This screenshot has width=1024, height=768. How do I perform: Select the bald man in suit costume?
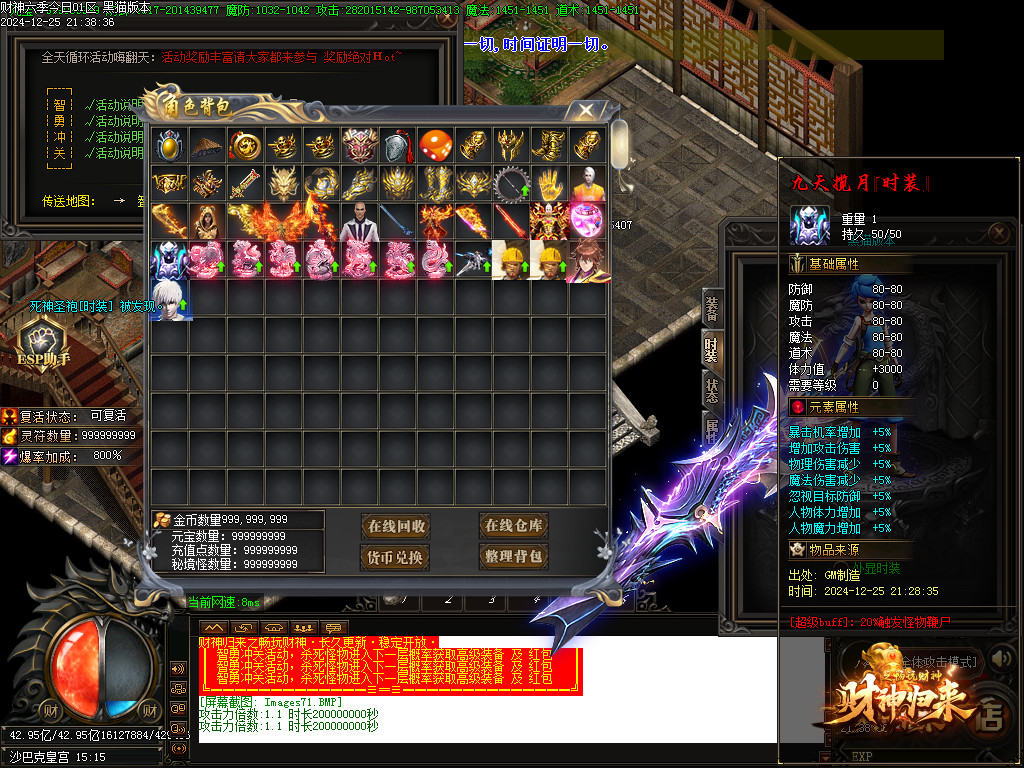tap(359, 222)
